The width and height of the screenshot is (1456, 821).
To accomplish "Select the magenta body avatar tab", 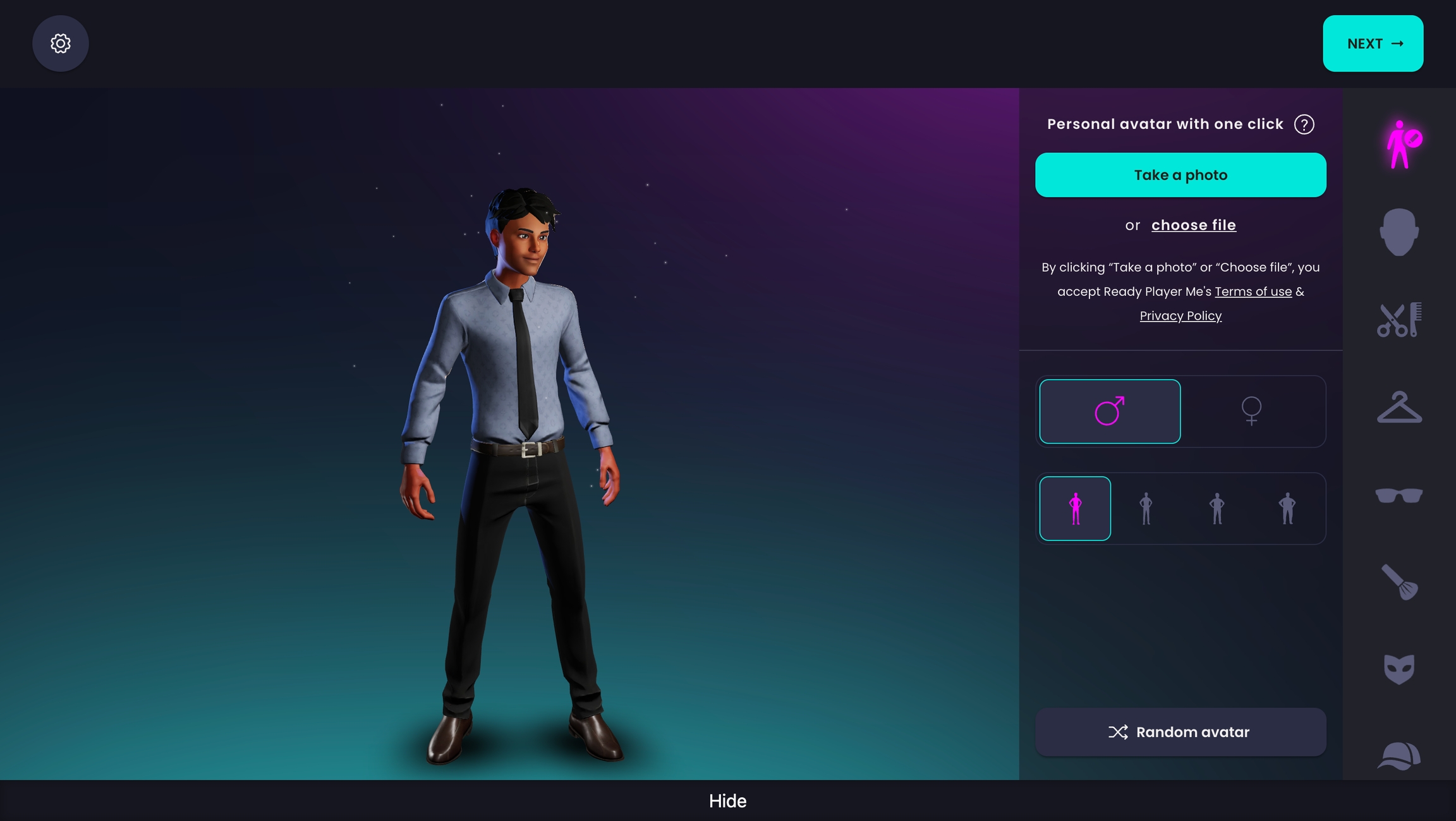I will [x=1402, y=145].
